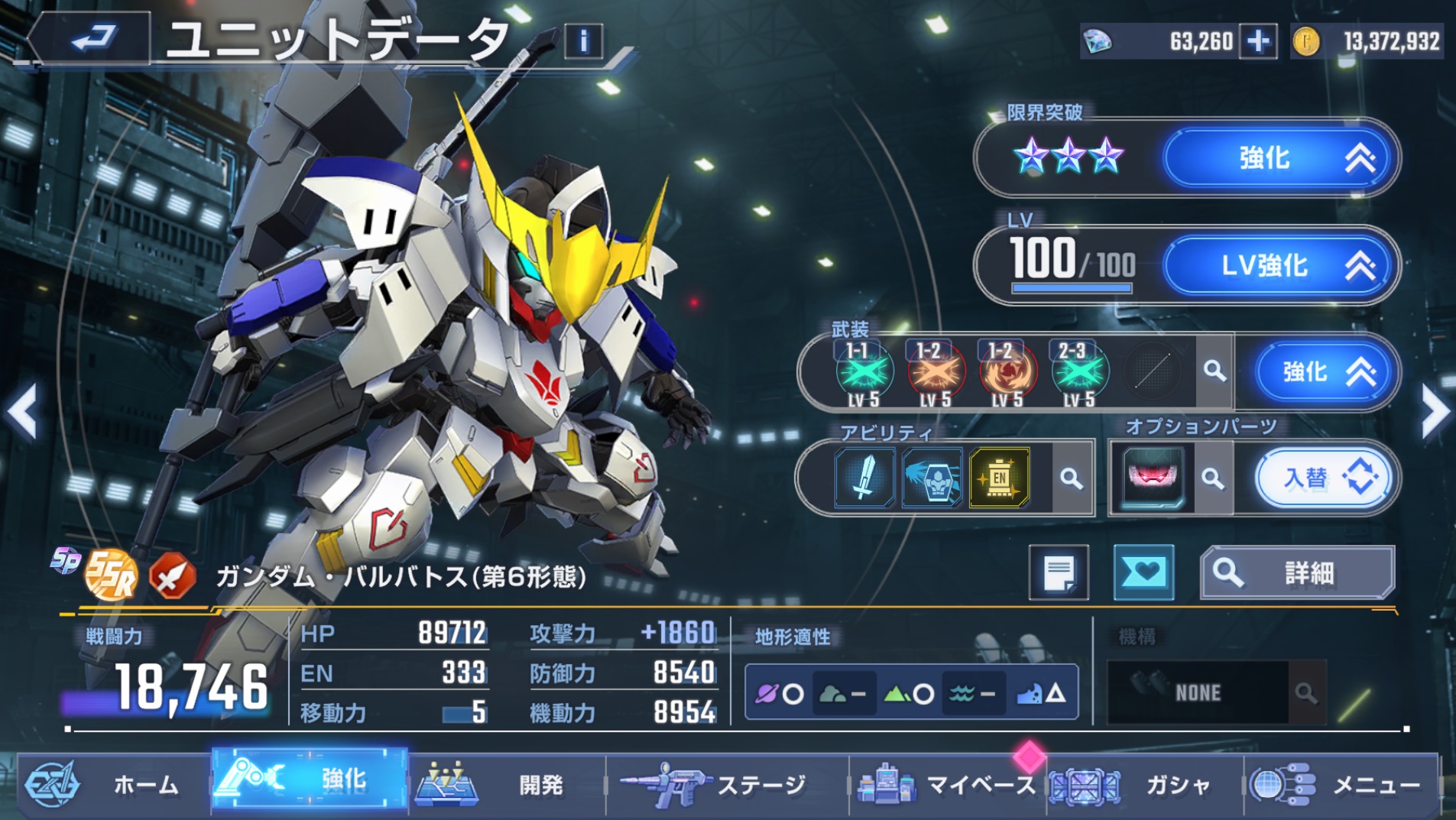Open the 詳細 details button

click(1297, 572)
